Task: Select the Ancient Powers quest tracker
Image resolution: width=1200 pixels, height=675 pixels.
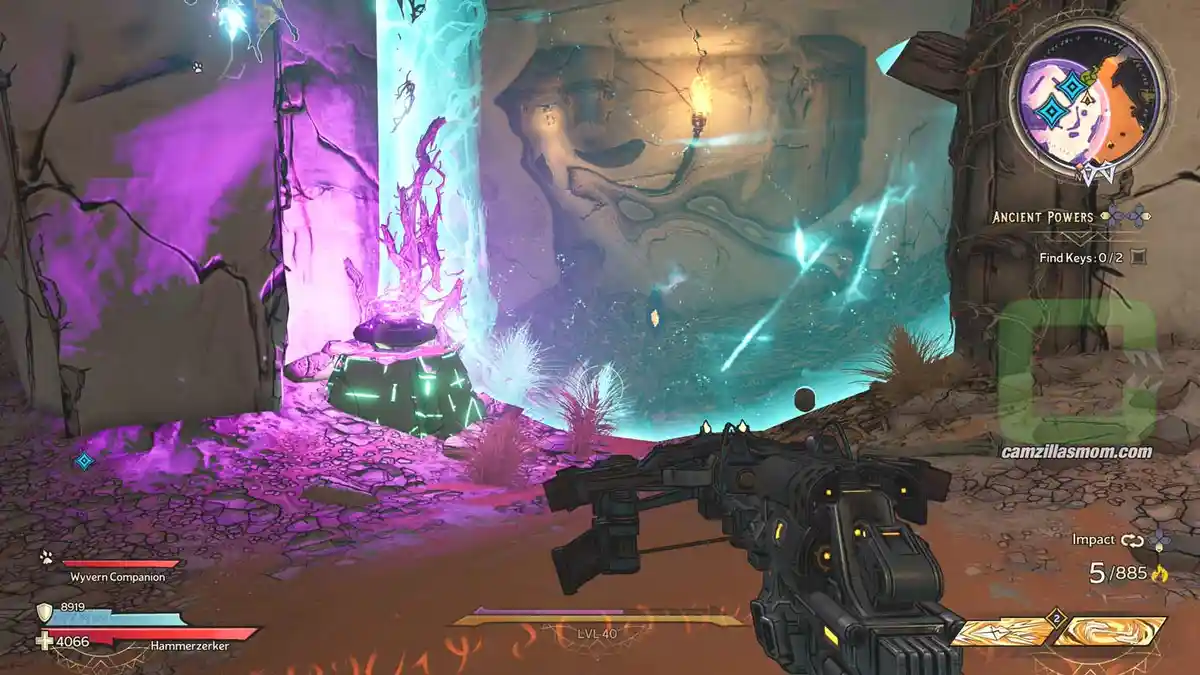Action: point(1046,217)
